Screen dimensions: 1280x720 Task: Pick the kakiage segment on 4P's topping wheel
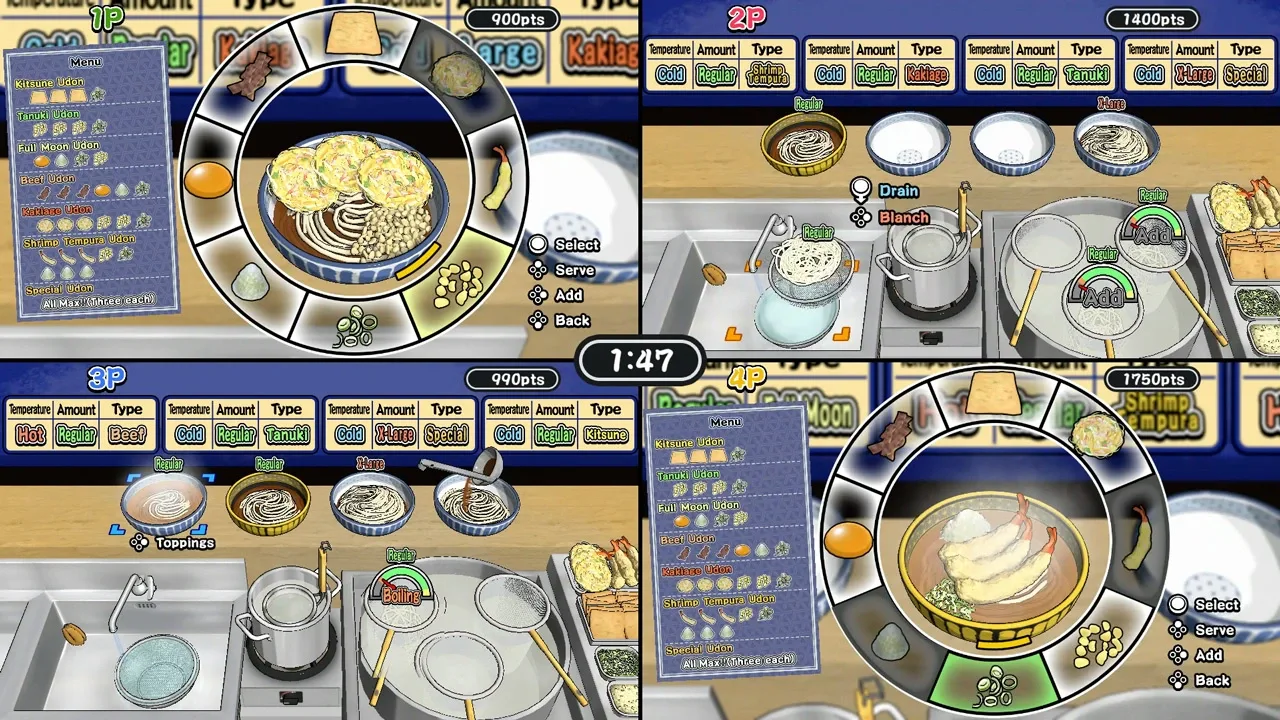pyautogui.click(x=1097, y=435)
